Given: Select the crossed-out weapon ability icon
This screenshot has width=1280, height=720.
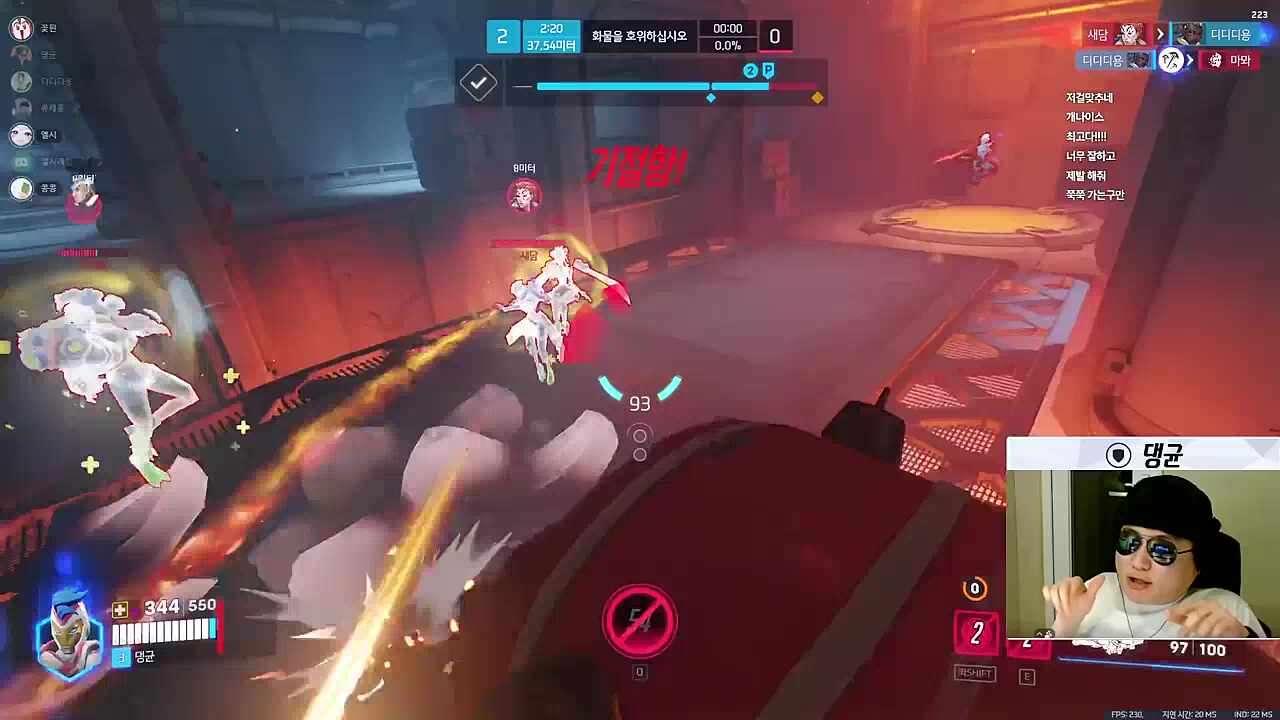Looking at the screenshot, I should [640, 620].
